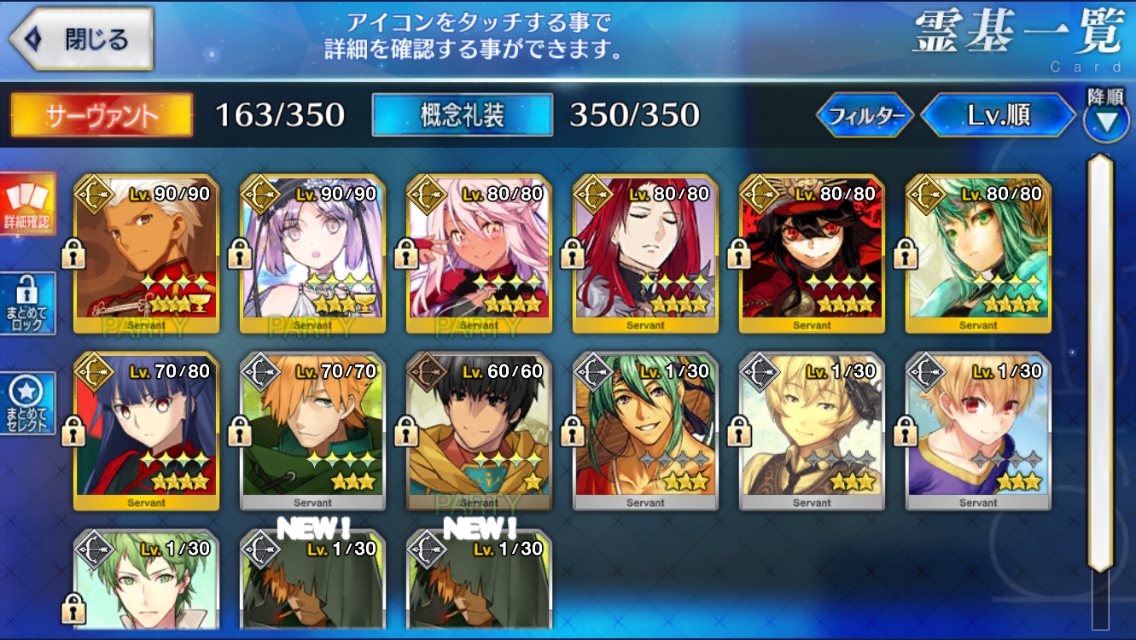Pick the red-haired servant with closed eyes
This screenshot has height=640, width=1136.
tap(644, 255)
